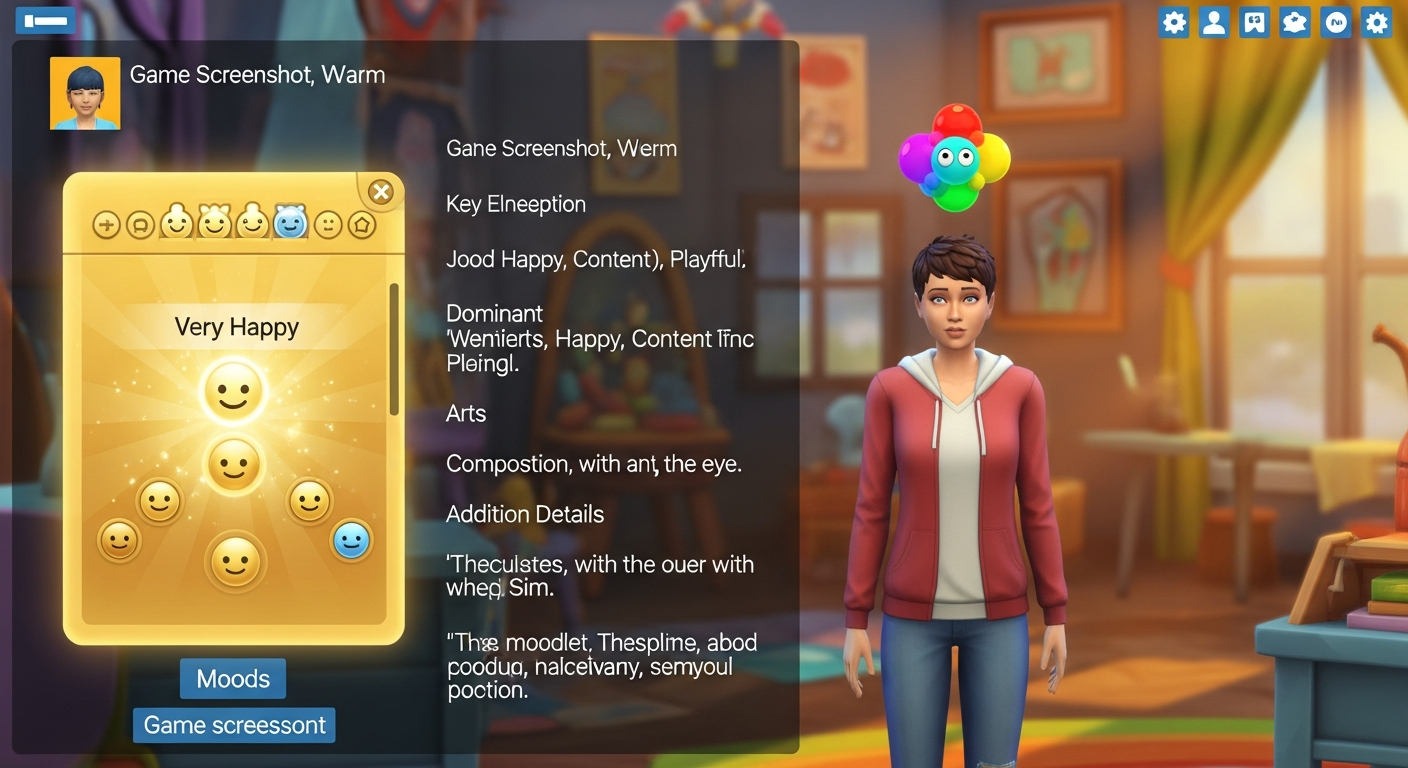The width and height of the screenshot is (1408, 768).
Task: Click the bookmark-face icon in the top bar
Action: coord(1254,21)
